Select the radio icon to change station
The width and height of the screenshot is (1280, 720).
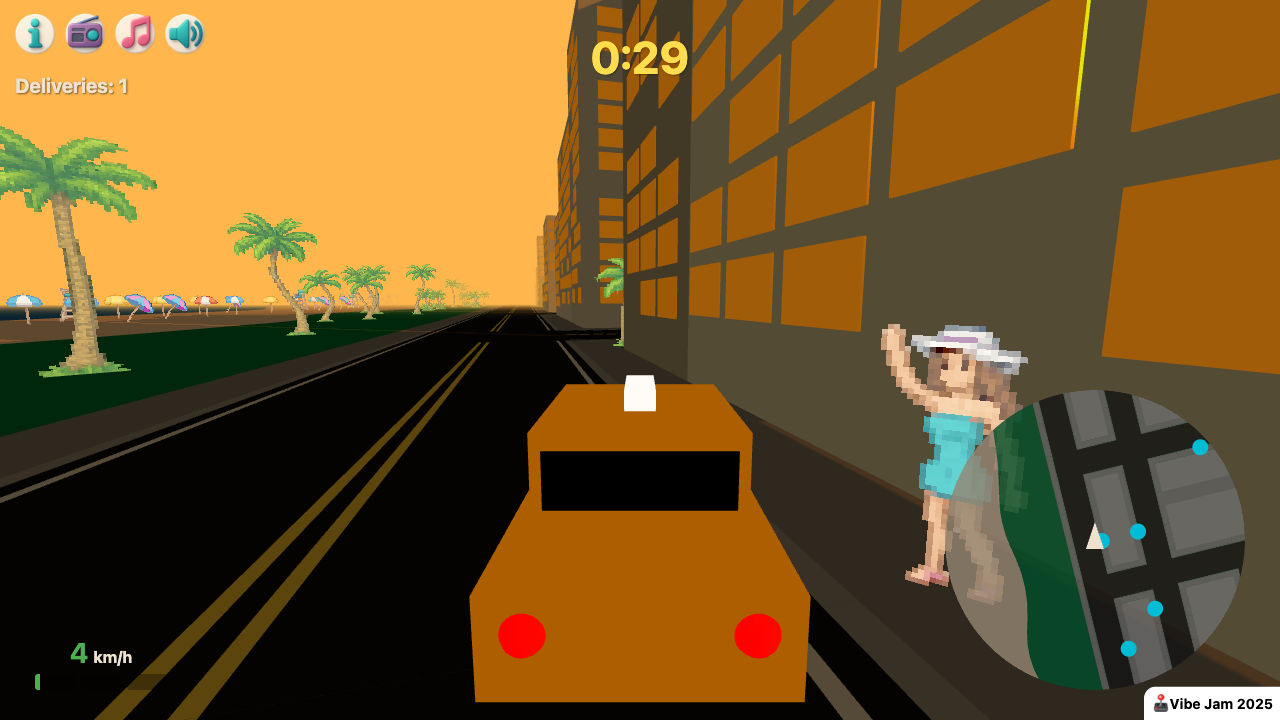point(85,33)
